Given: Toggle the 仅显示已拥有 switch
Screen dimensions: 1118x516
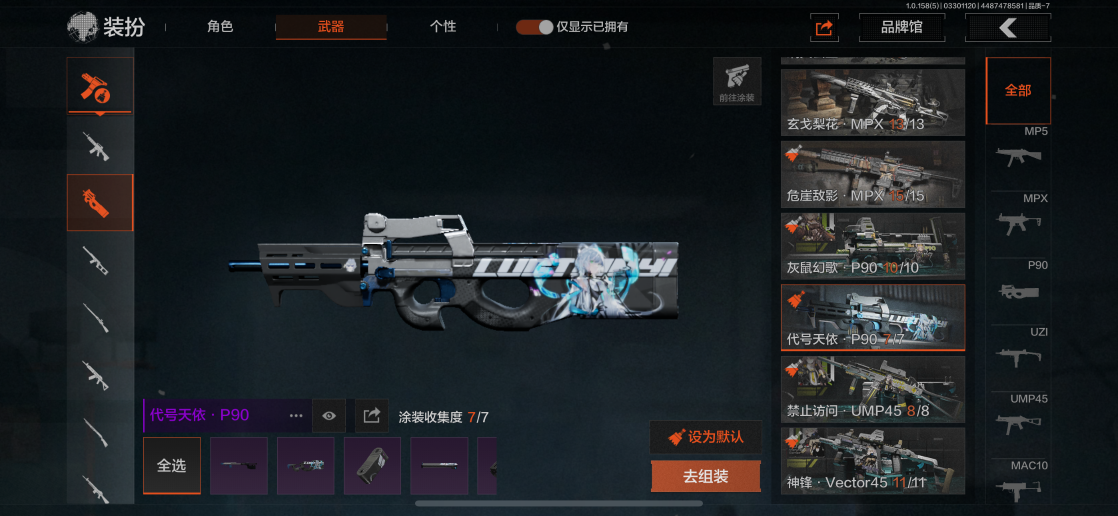Looking at the screenshot, I should pos(535,27).
